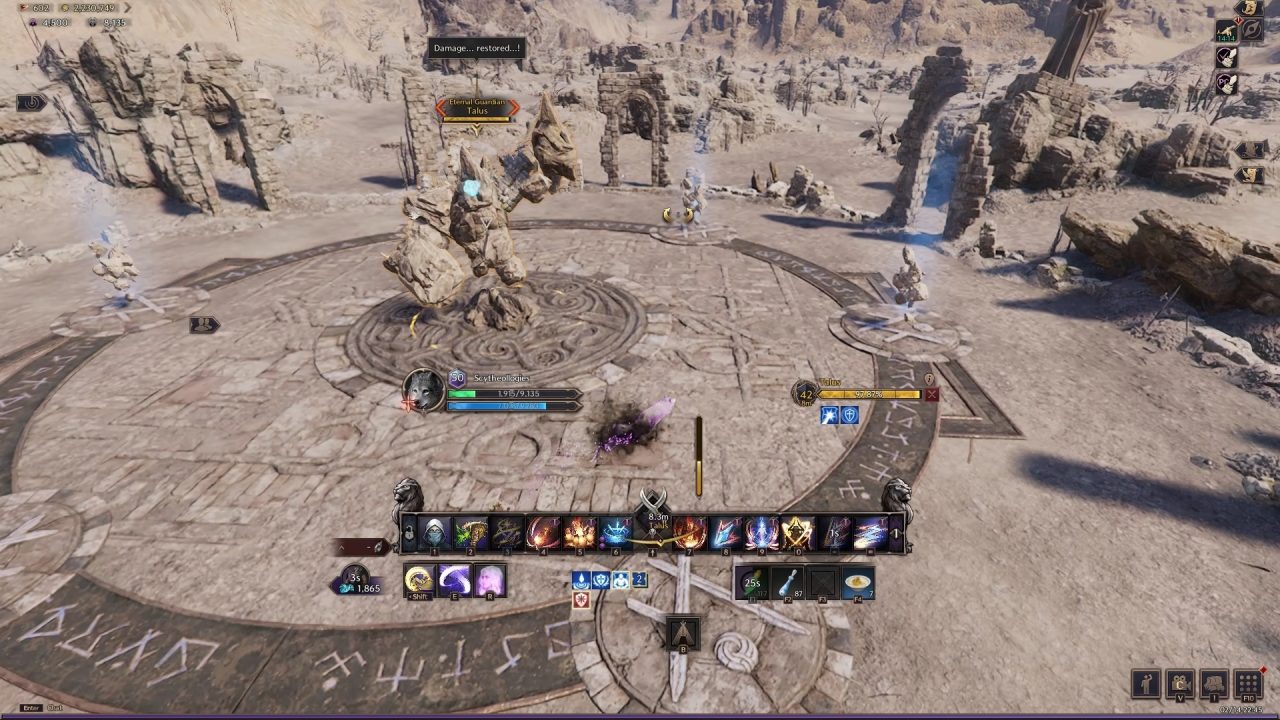The width and height of the screenshot is (1280, 720).
Task: Open the inventory bag button
Action: pos(1214,684)
